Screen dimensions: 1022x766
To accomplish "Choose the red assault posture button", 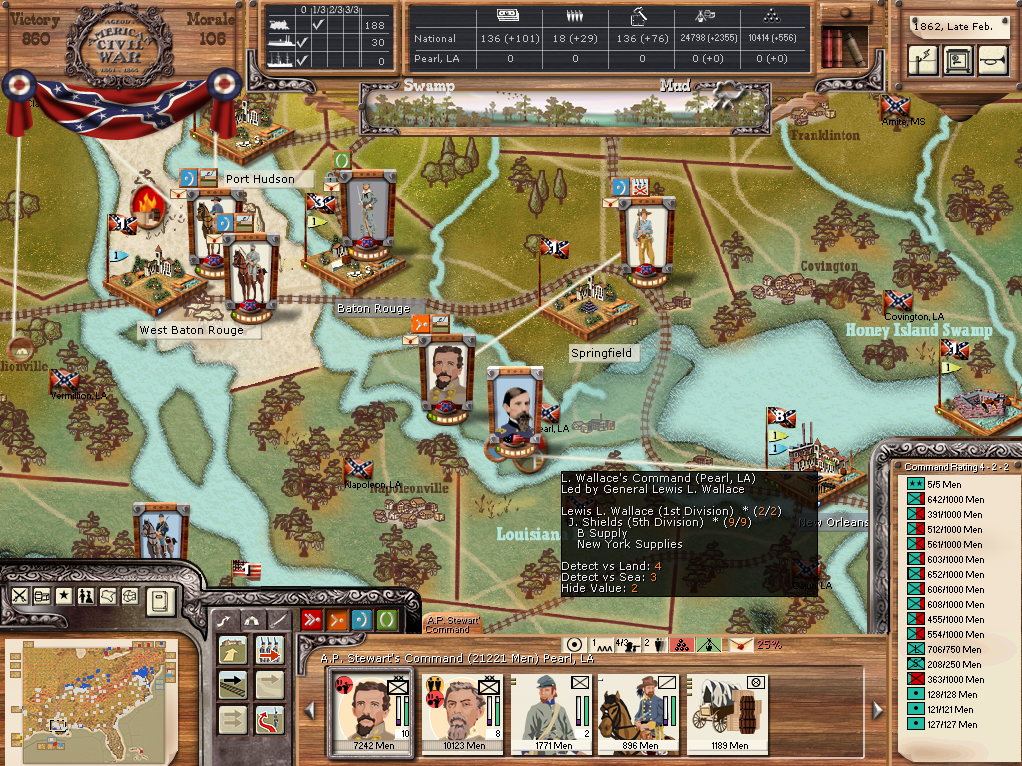I will point(310,620).
